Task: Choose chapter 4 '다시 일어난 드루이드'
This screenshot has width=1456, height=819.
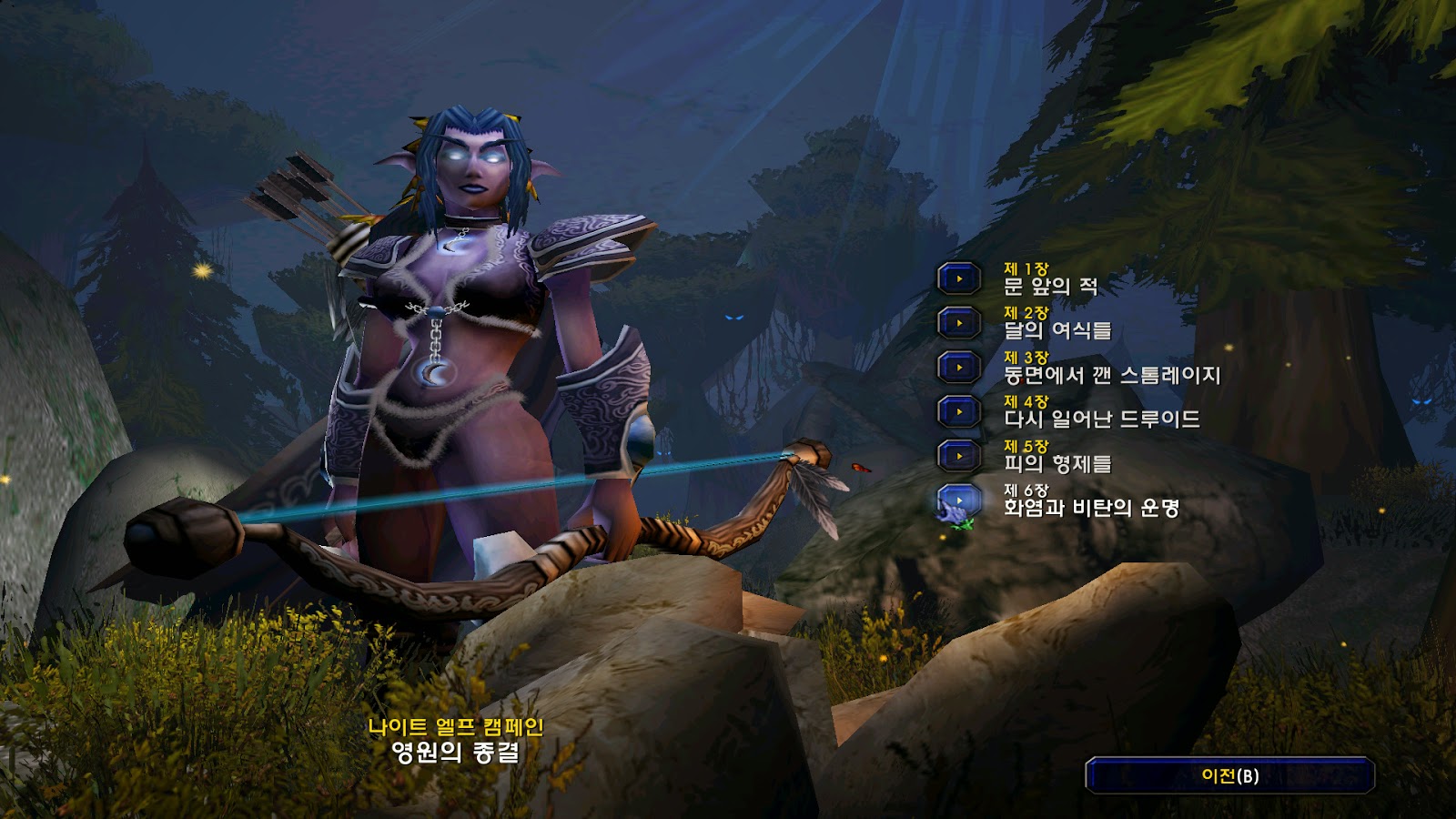Action: coord(959,411)
